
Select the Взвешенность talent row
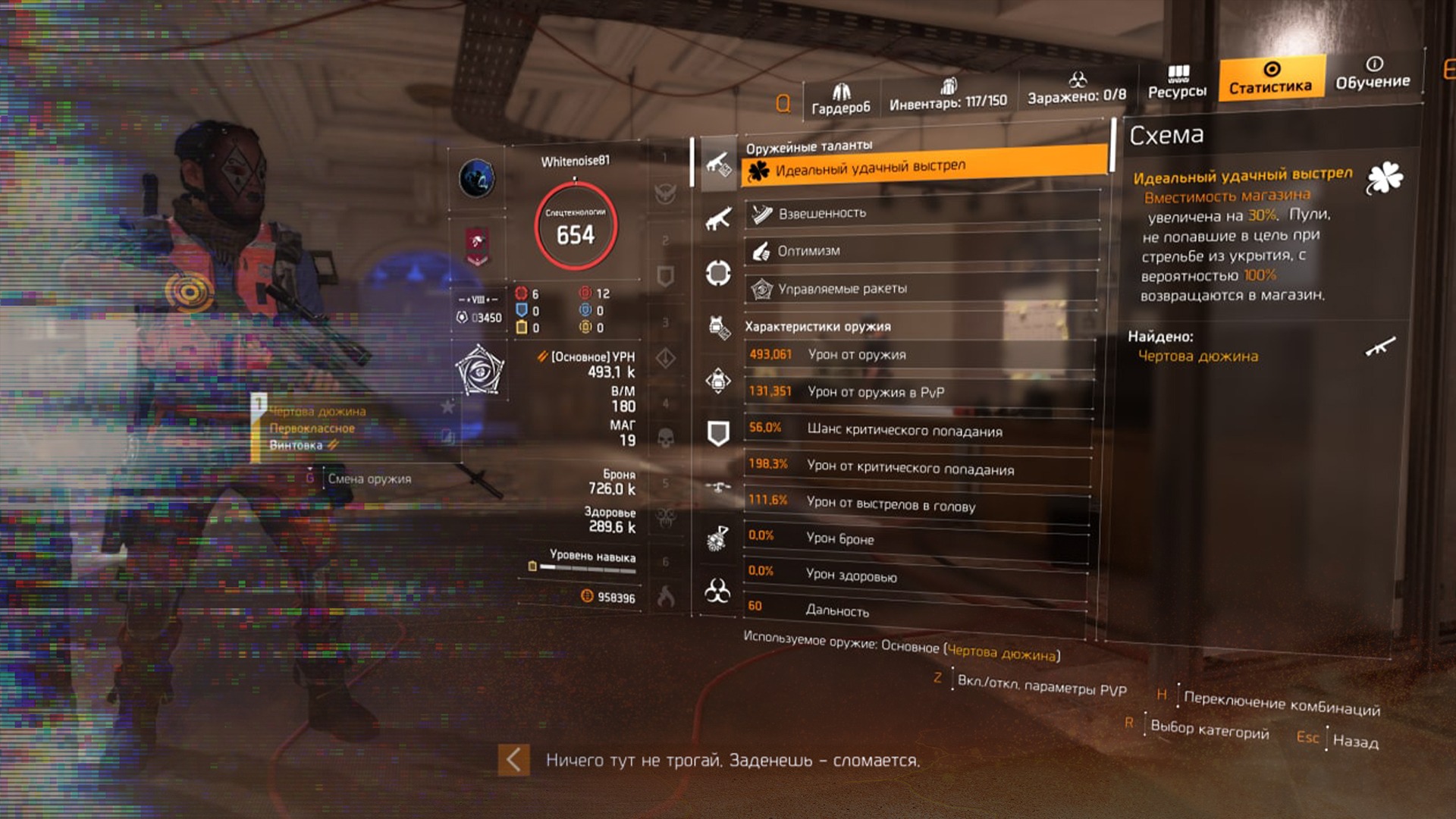tap(921, 213)
